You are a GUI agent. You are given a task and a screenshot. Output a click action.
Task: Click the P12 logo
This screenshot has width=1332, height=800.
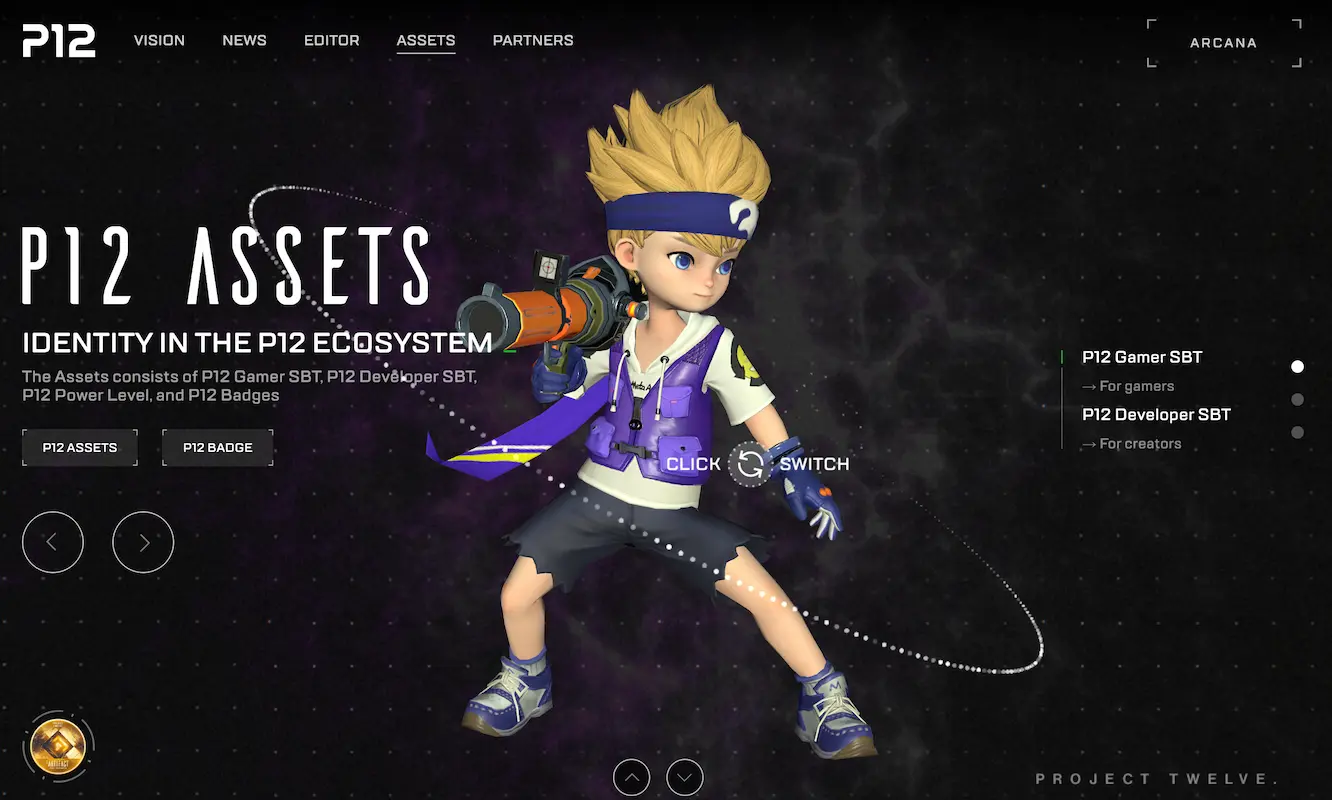pos(58,41)
